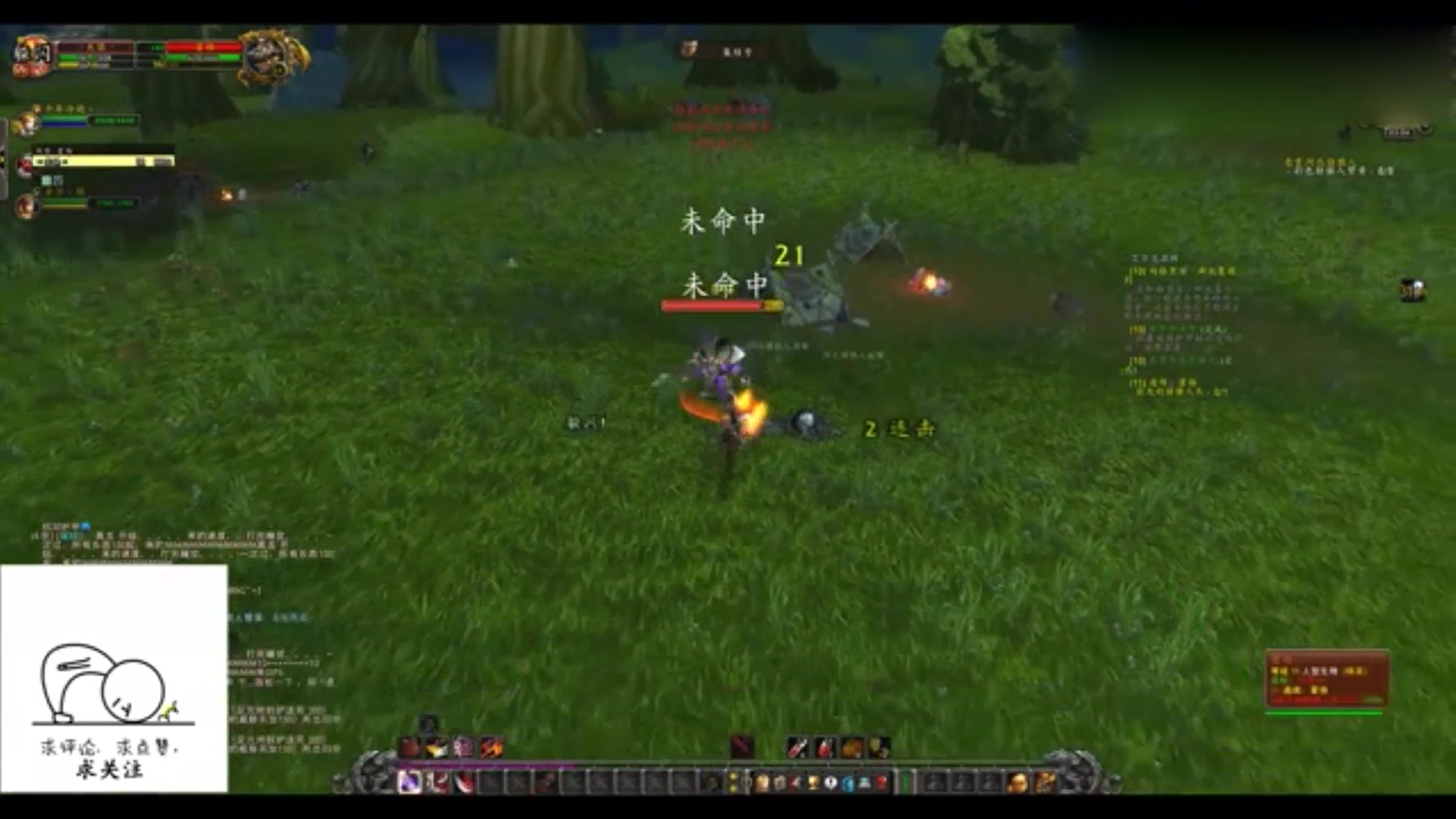Screen dimensions: 1456x819
Task: Open the quest log exclamation button
Action: [x=830, y=783]
